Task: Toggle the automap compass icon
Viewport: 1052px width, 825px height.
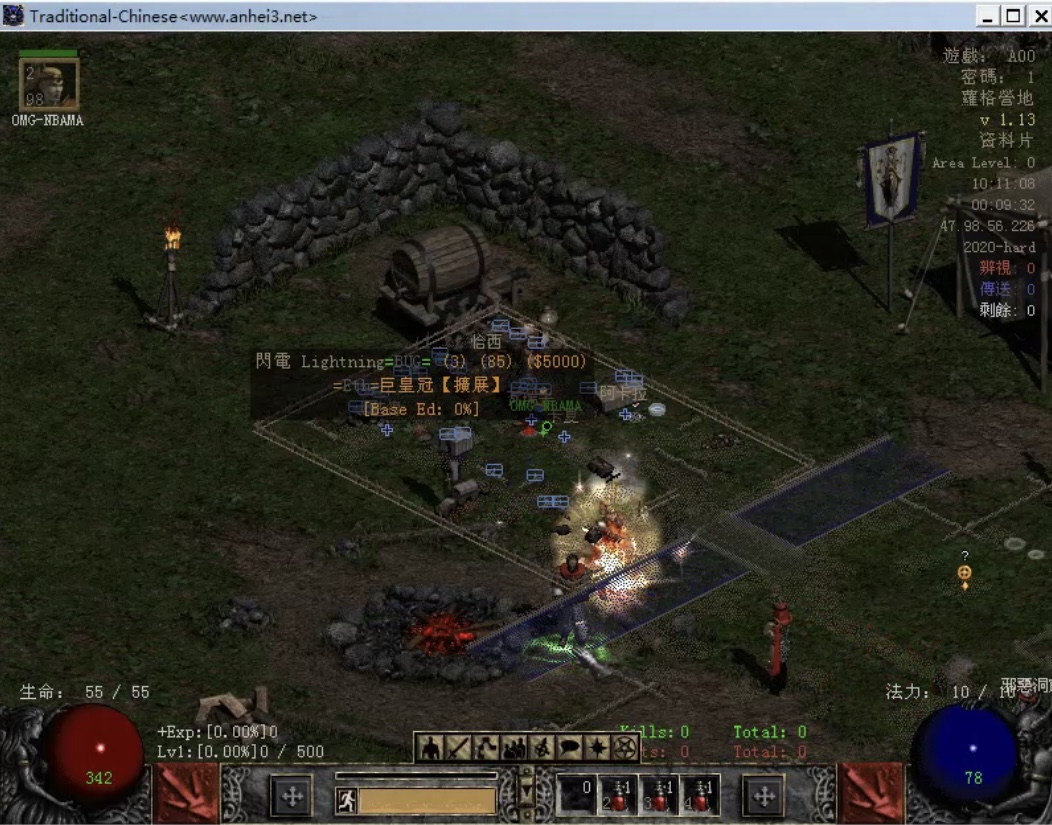Action: click(542, 747)
